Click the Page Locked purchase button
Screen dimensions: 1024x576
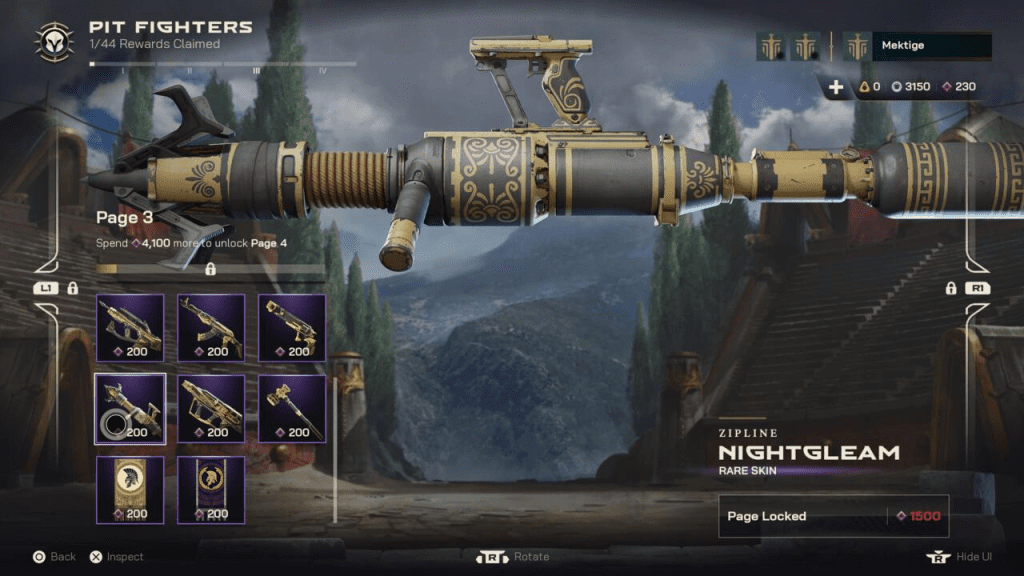click(833, 516)
